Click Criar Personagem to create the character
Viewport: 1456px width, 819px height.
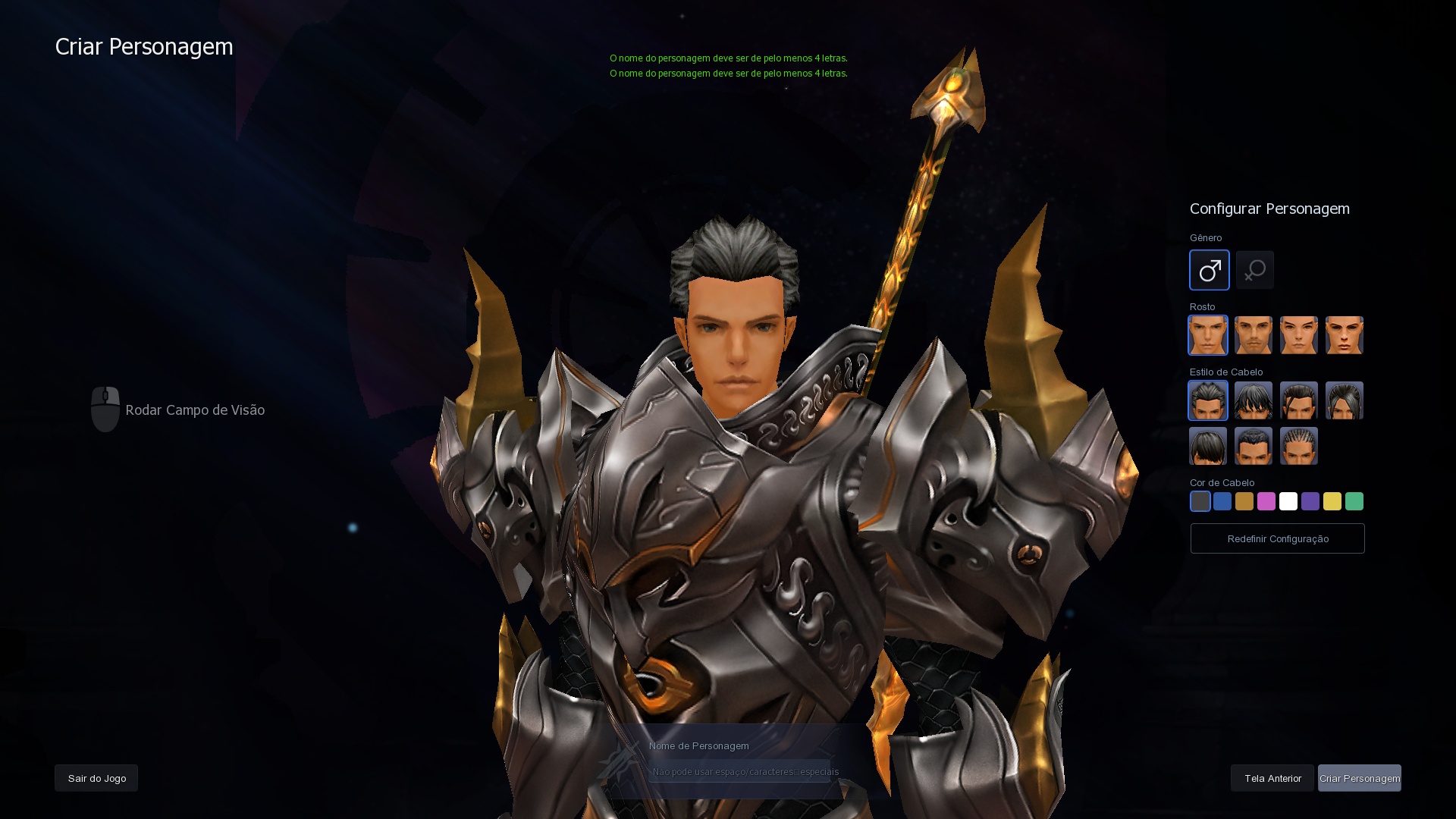coord(1359,778)
